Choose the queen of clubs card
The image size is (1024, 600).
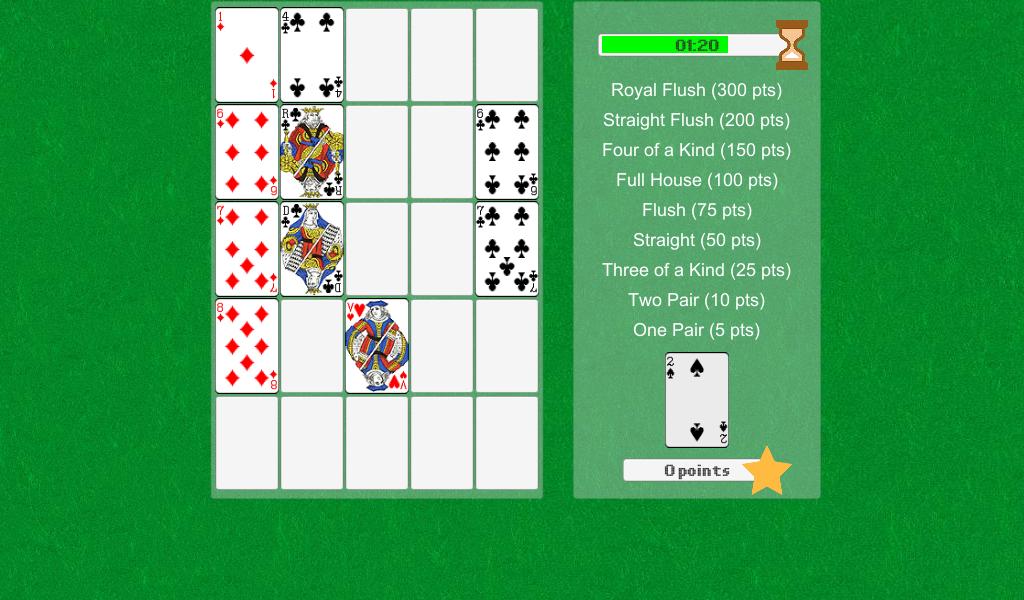pos(312,249)
